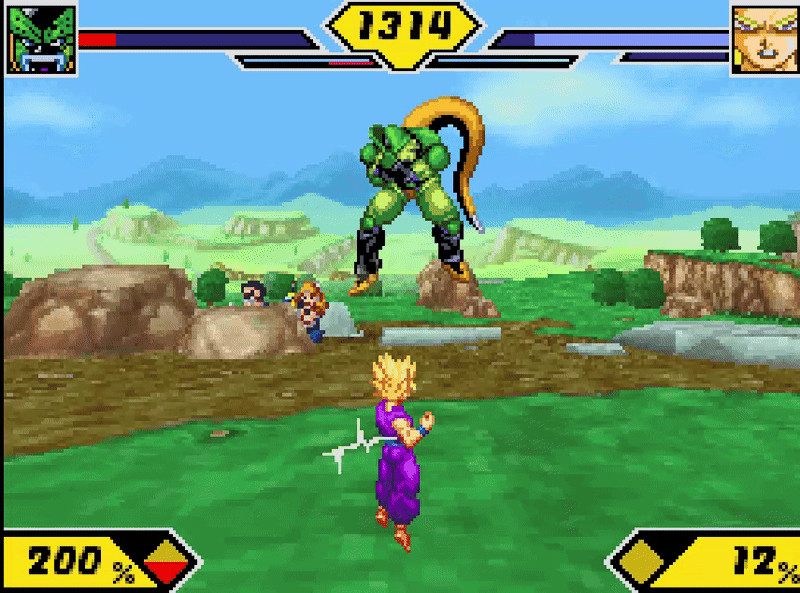The image size is (800, 593).
Task: Select the blonde fighter's portrait
Action: (764, 39)
